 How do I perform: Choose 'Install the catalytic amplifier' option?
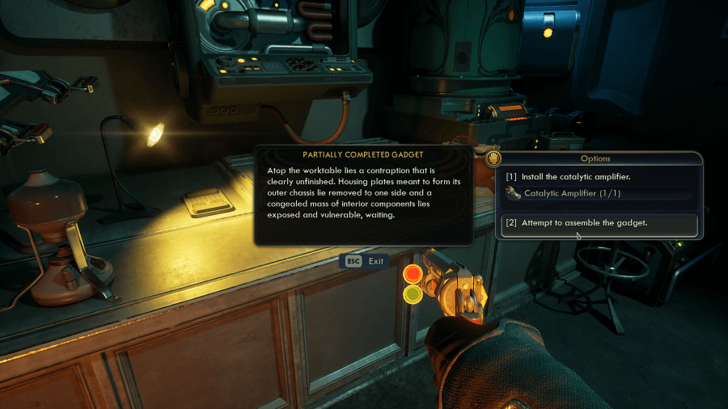click(x=573, y=177)
